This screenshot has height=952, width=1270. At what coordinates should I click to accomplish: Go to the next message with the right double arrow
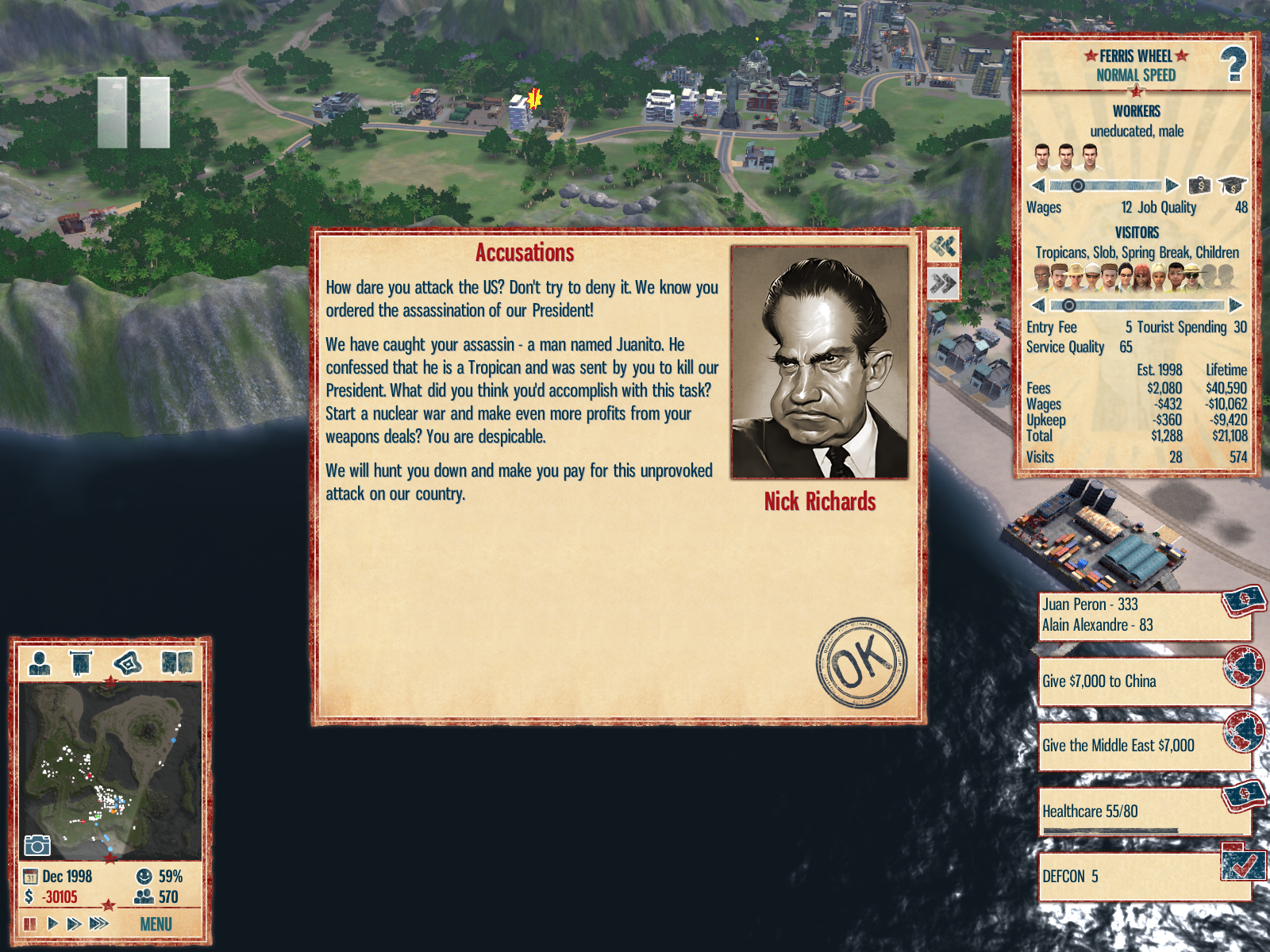(x=943, y=283)
